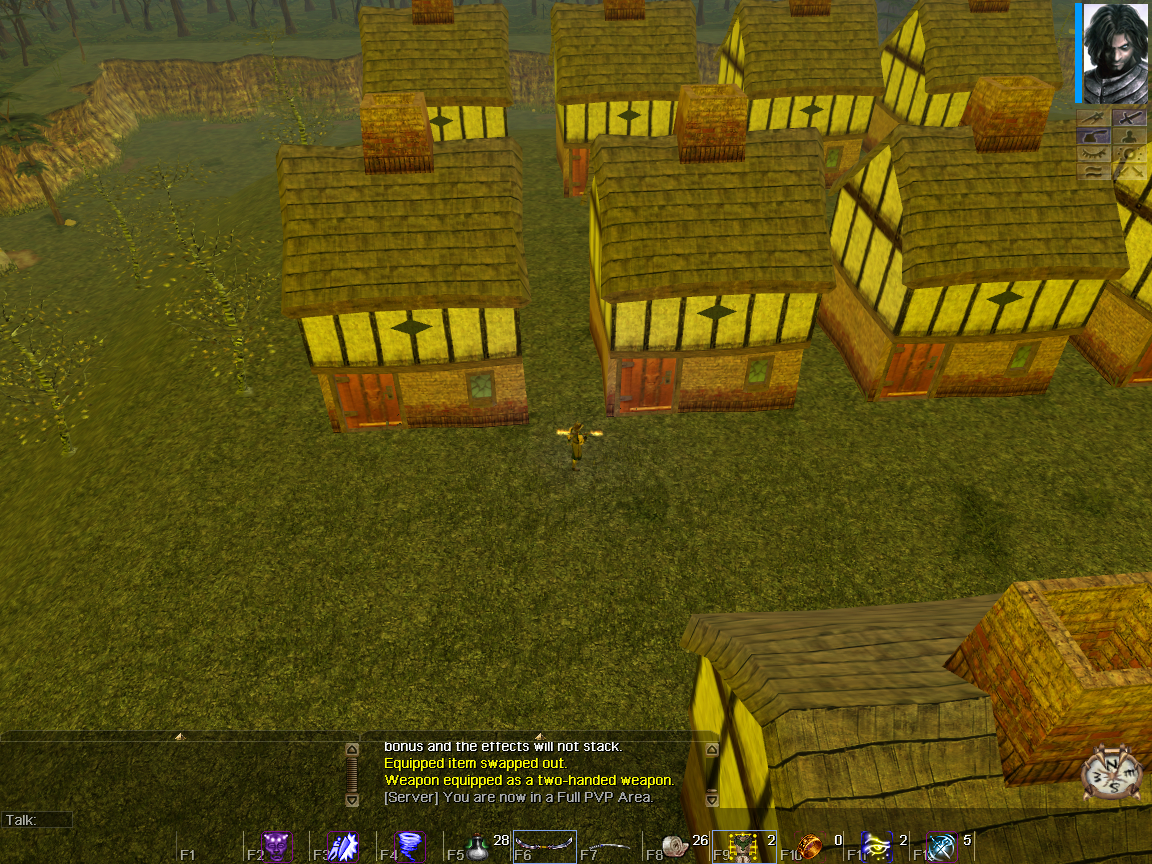1152x864 pixels.
Task: Activate the golden eye ability
Action: pos(877,847)
